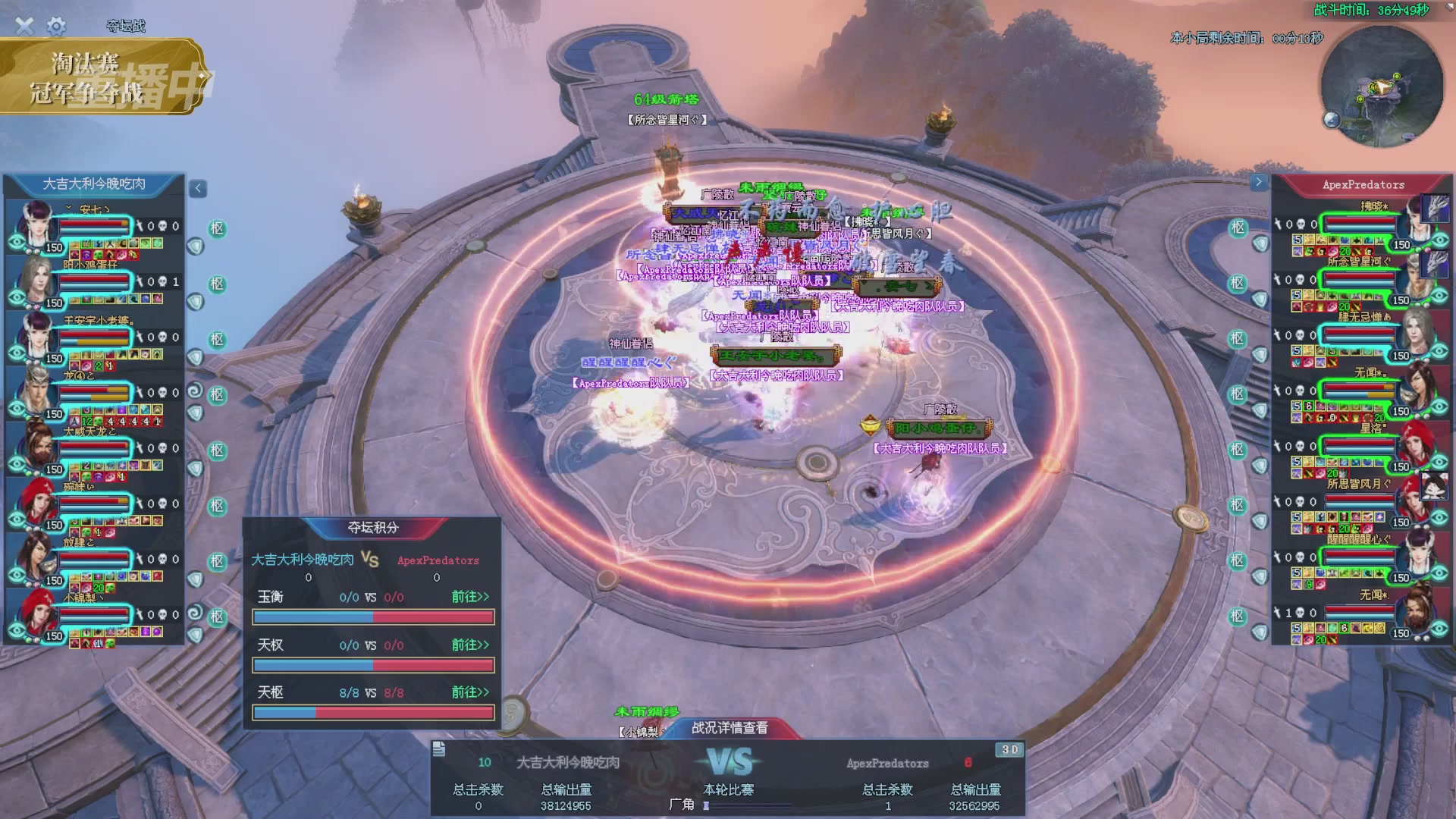The height and width of the screenshot is (819, 1456).
Task: Close the spectator view with the X button
Action: coord(24,27)
